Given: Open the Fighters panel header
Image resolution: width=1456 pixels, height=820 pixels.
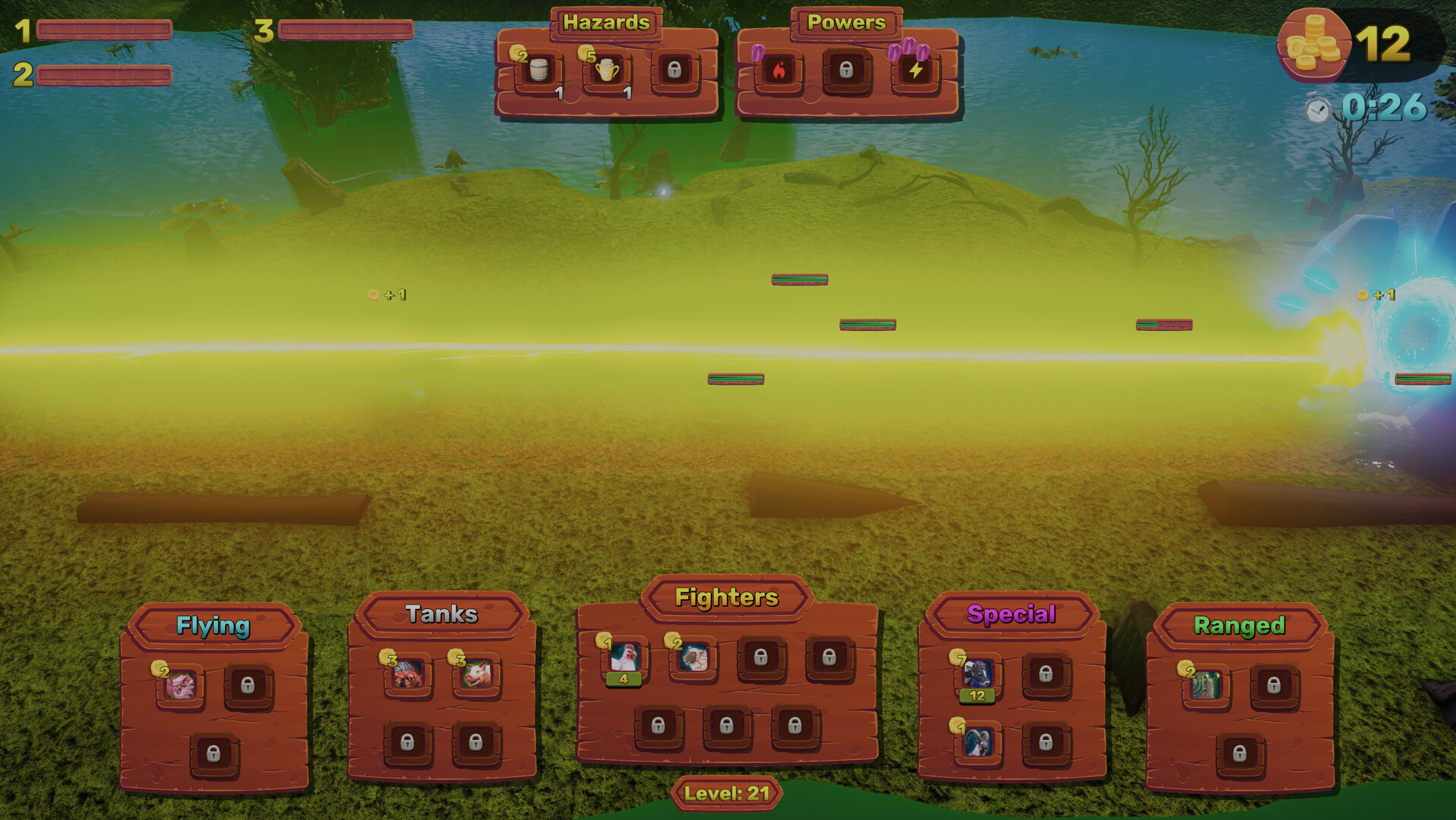Looking at the screenshot, I should pyautogui.click(x=728, y=598).
